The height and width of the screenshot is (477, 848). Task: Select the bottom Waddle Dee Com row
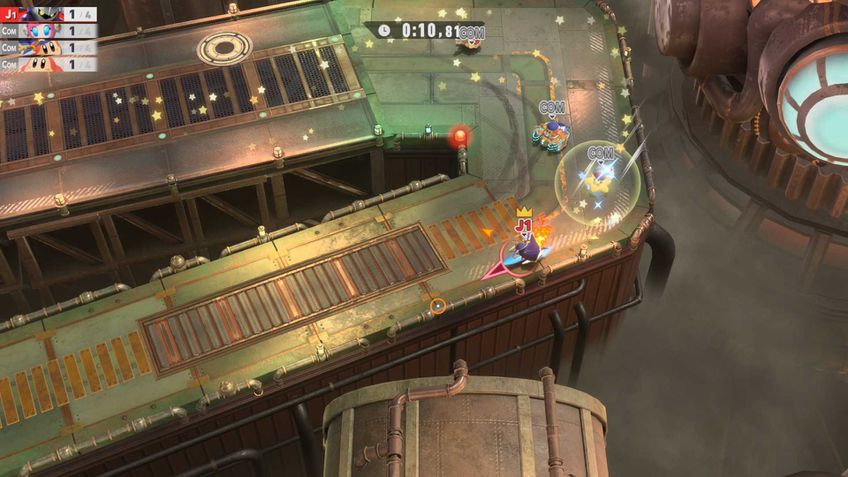(48, 63)
